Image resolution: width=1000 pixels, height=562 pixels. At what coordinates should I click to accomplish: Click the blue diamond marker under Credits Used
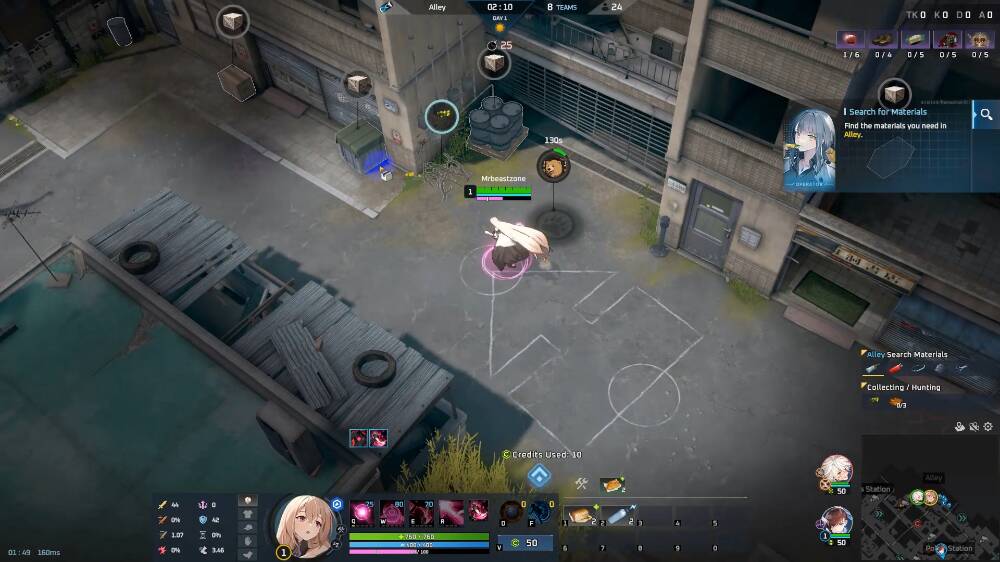[539, 475]
